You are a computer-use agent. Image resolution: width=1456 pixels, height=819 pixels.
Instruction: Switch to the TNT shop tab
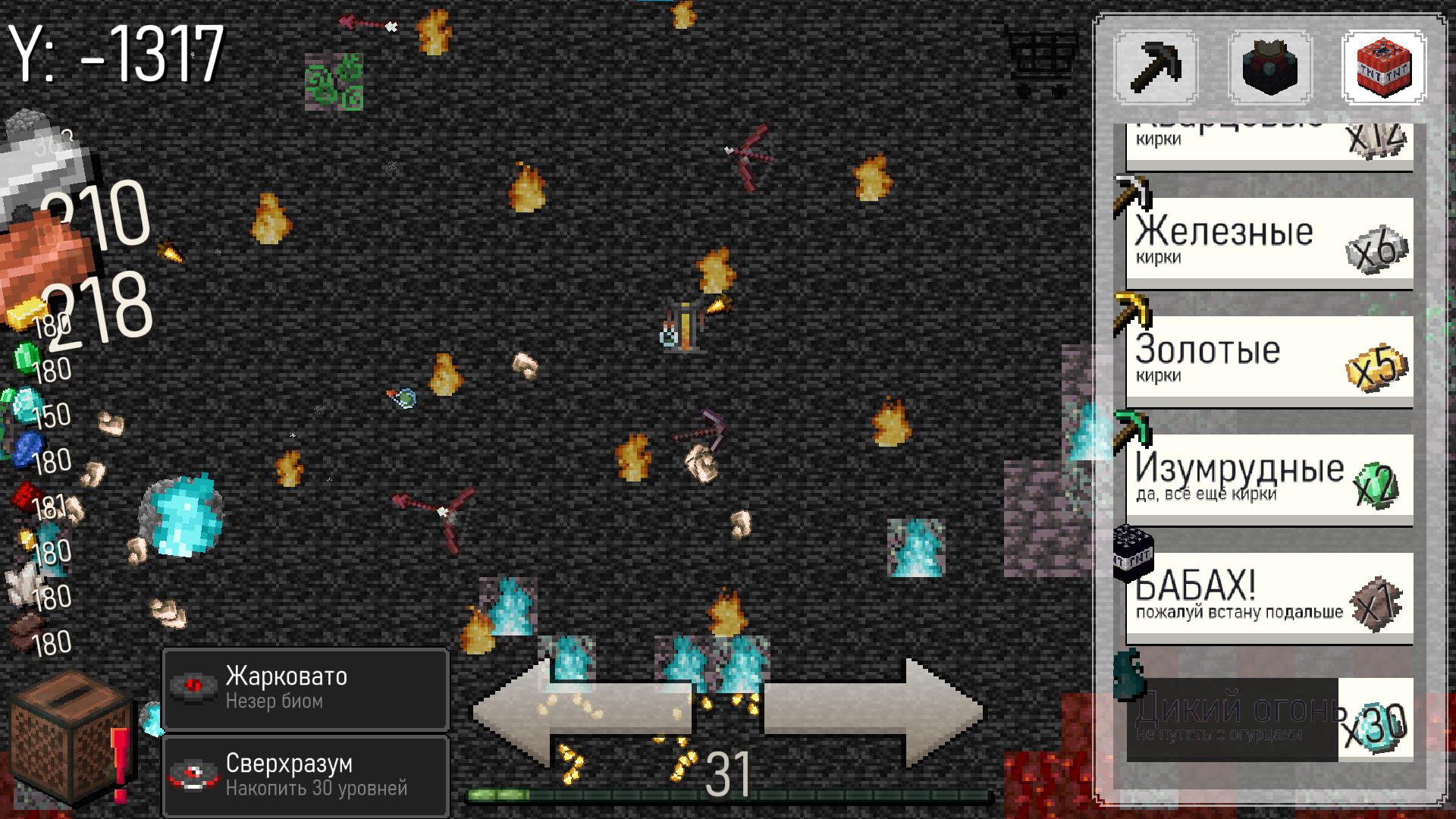tap(1383, 68)
